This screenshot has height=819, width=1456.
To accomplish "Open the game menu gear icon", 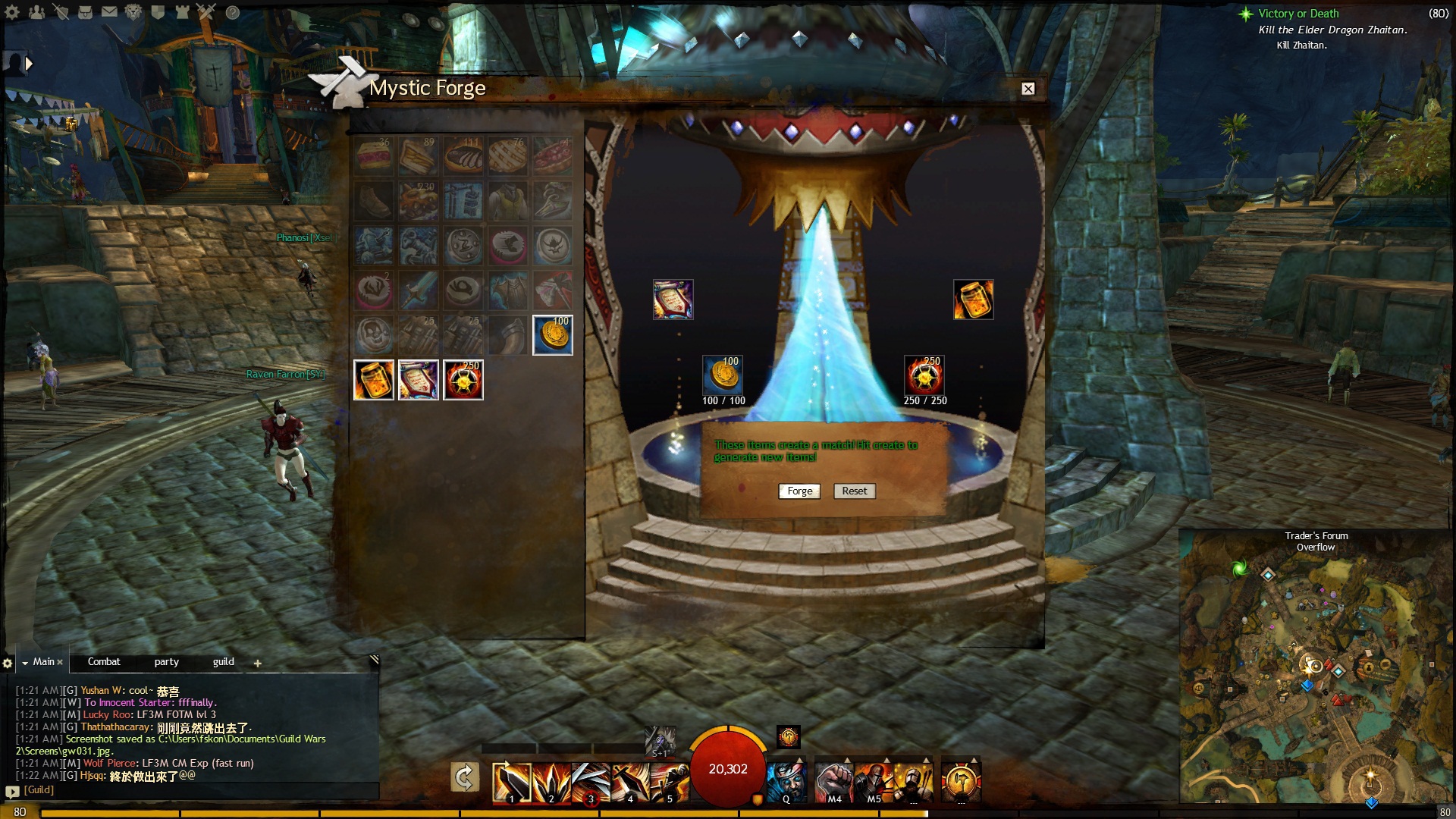I will point(13,12).
